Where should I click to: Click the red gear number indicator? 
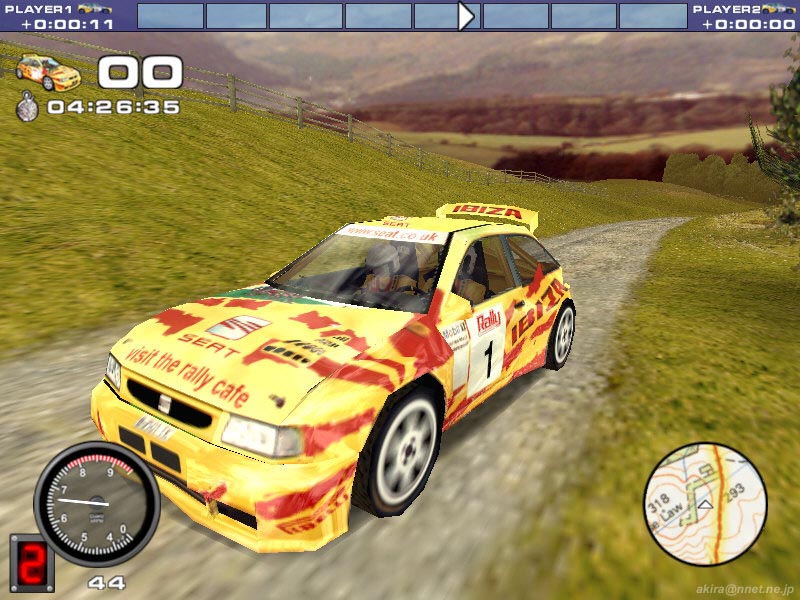32,562
